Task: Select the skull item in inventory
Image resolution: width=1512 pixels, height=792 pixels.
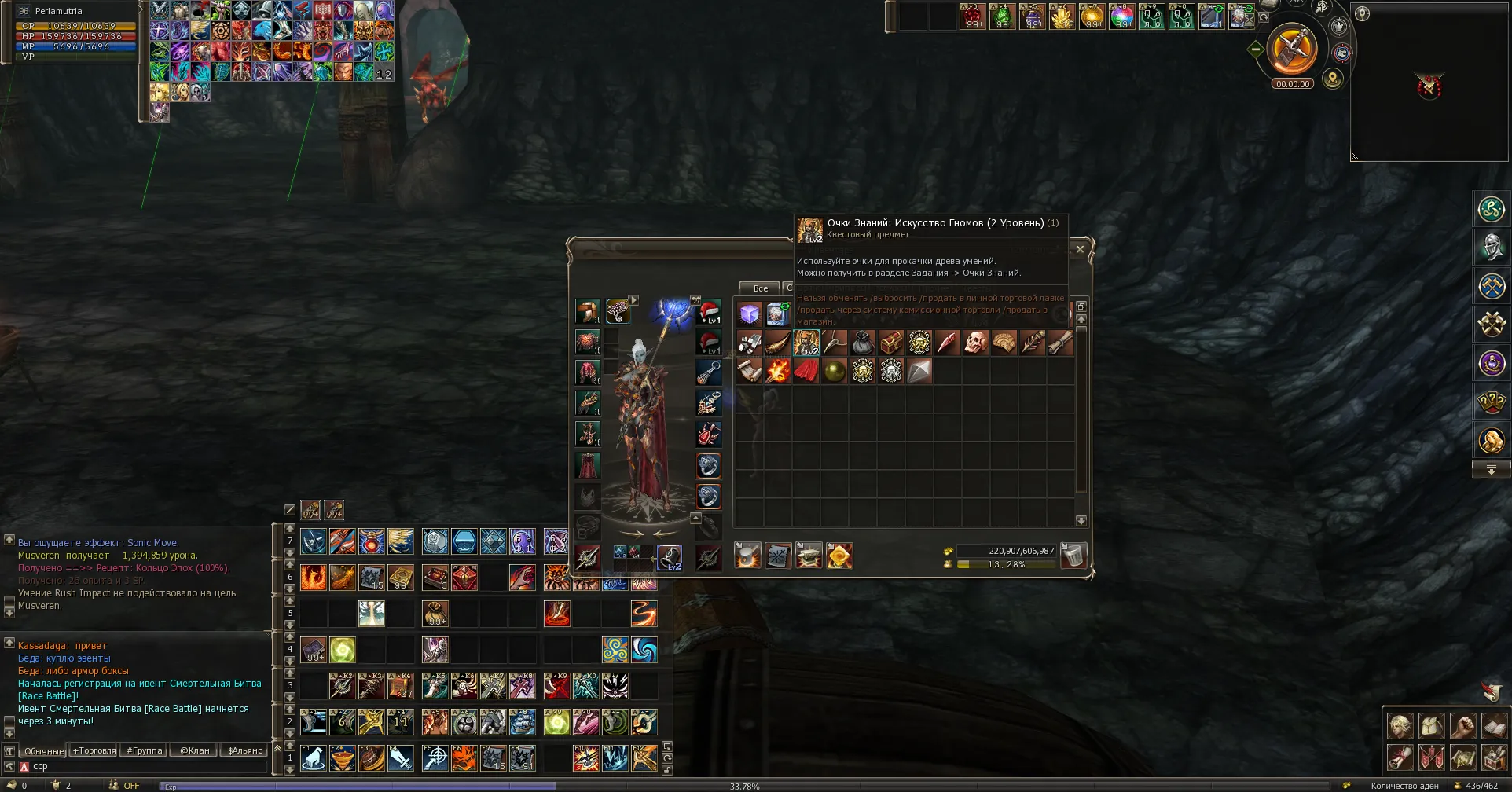Action: point(975,343)
